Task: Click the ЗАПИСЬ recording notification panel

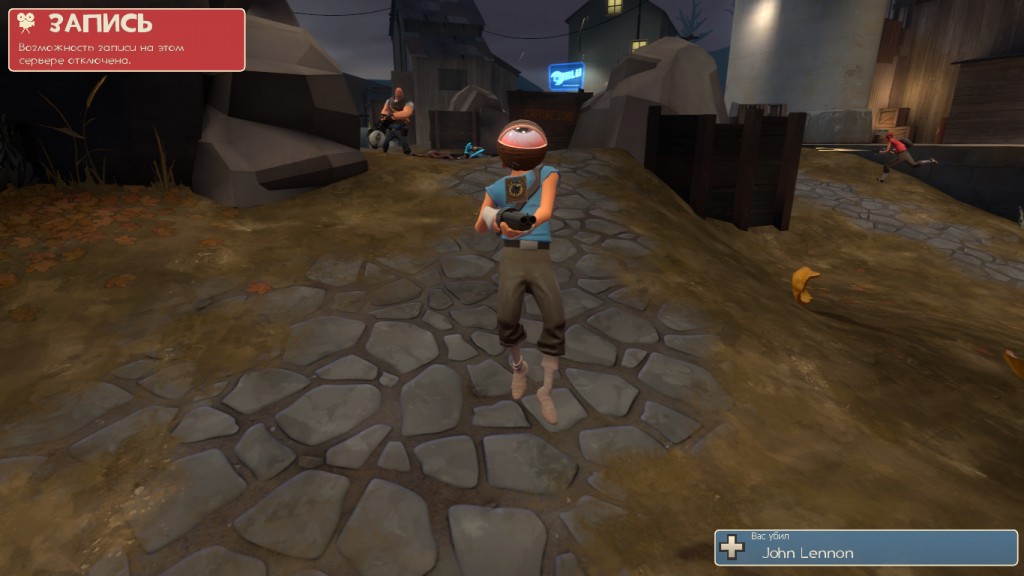Action: [x=127, y=40]
